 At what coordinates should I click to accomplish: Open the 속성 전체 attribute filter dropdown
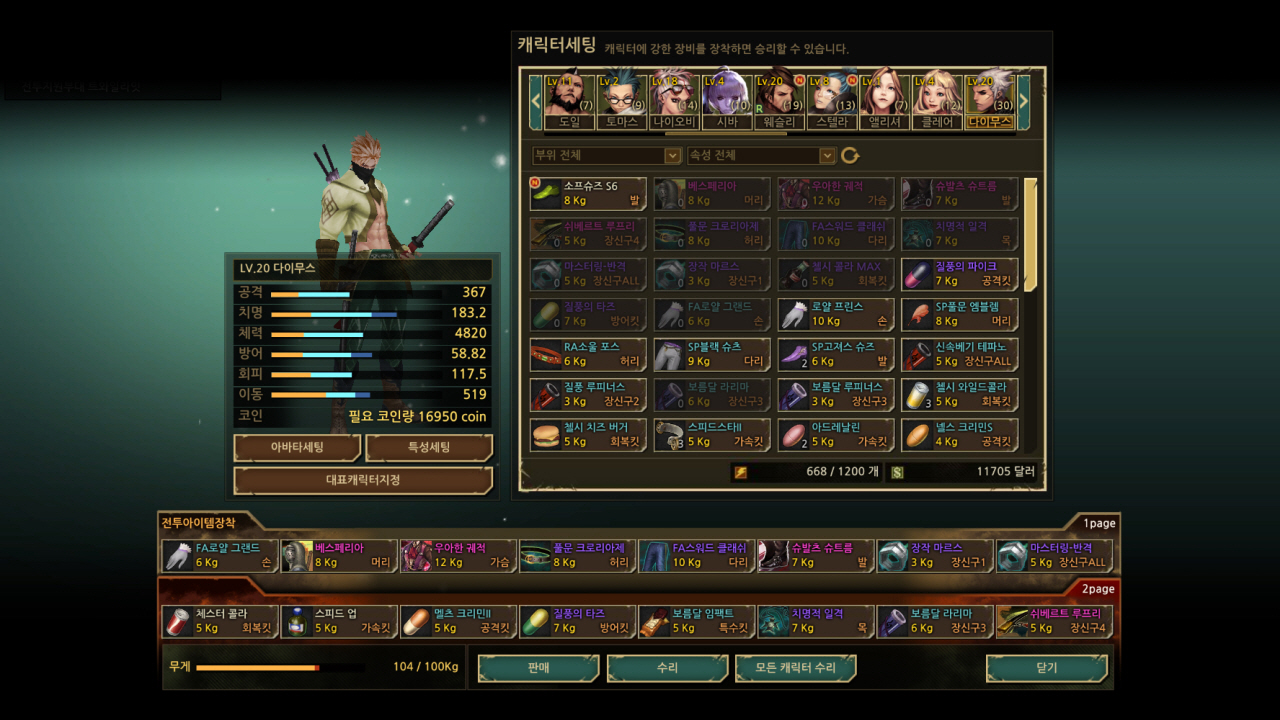(761, 156)
